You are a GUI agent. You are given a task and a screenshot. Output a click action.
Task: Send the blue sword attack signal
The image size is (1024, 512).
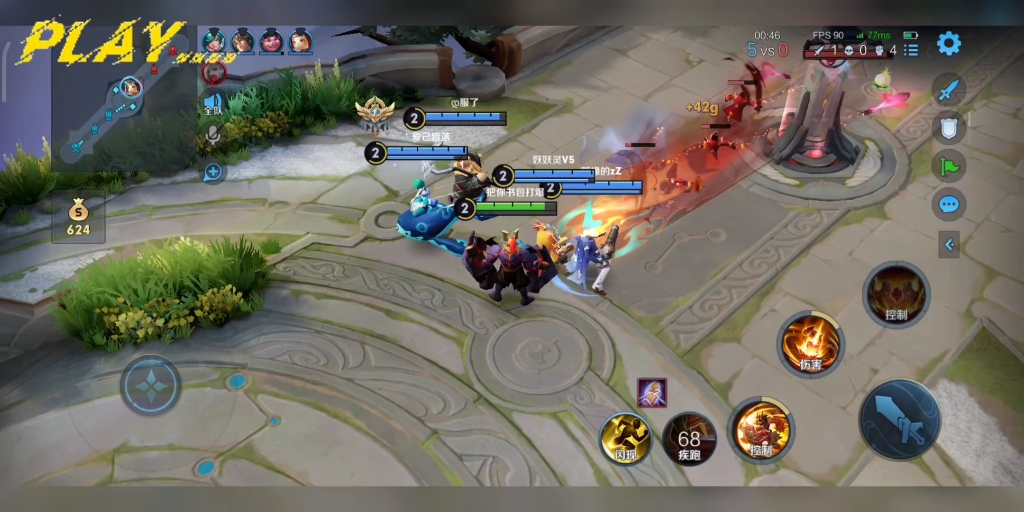(x=948, y=90)
